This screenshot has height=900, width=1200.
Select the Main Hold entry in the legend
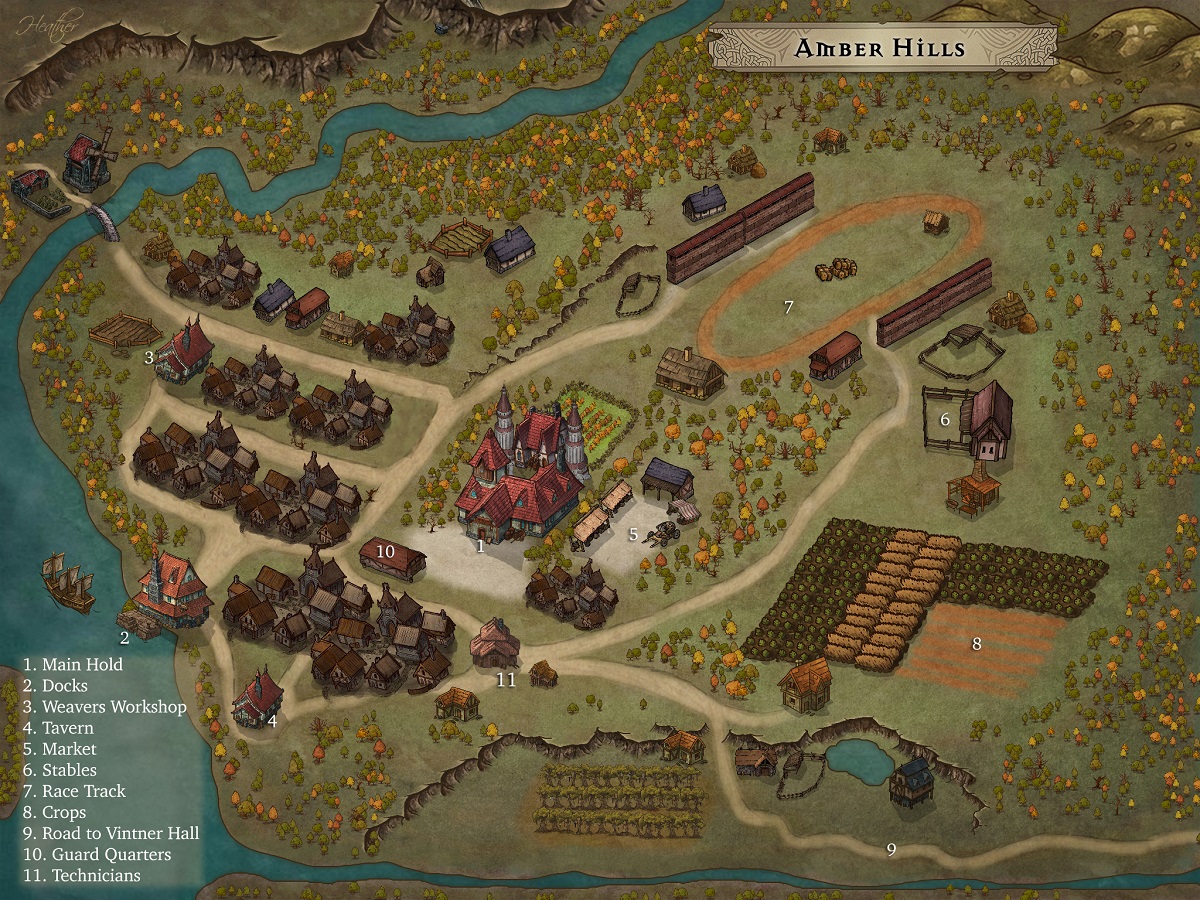pyautogui.click(x=73, y=665)
